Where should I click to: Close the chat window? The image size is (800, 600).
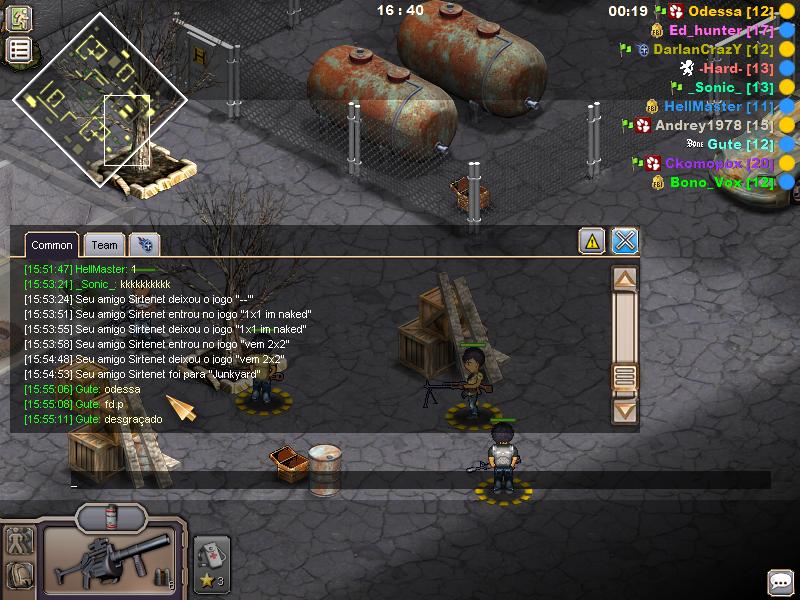[x=625, y=241]
